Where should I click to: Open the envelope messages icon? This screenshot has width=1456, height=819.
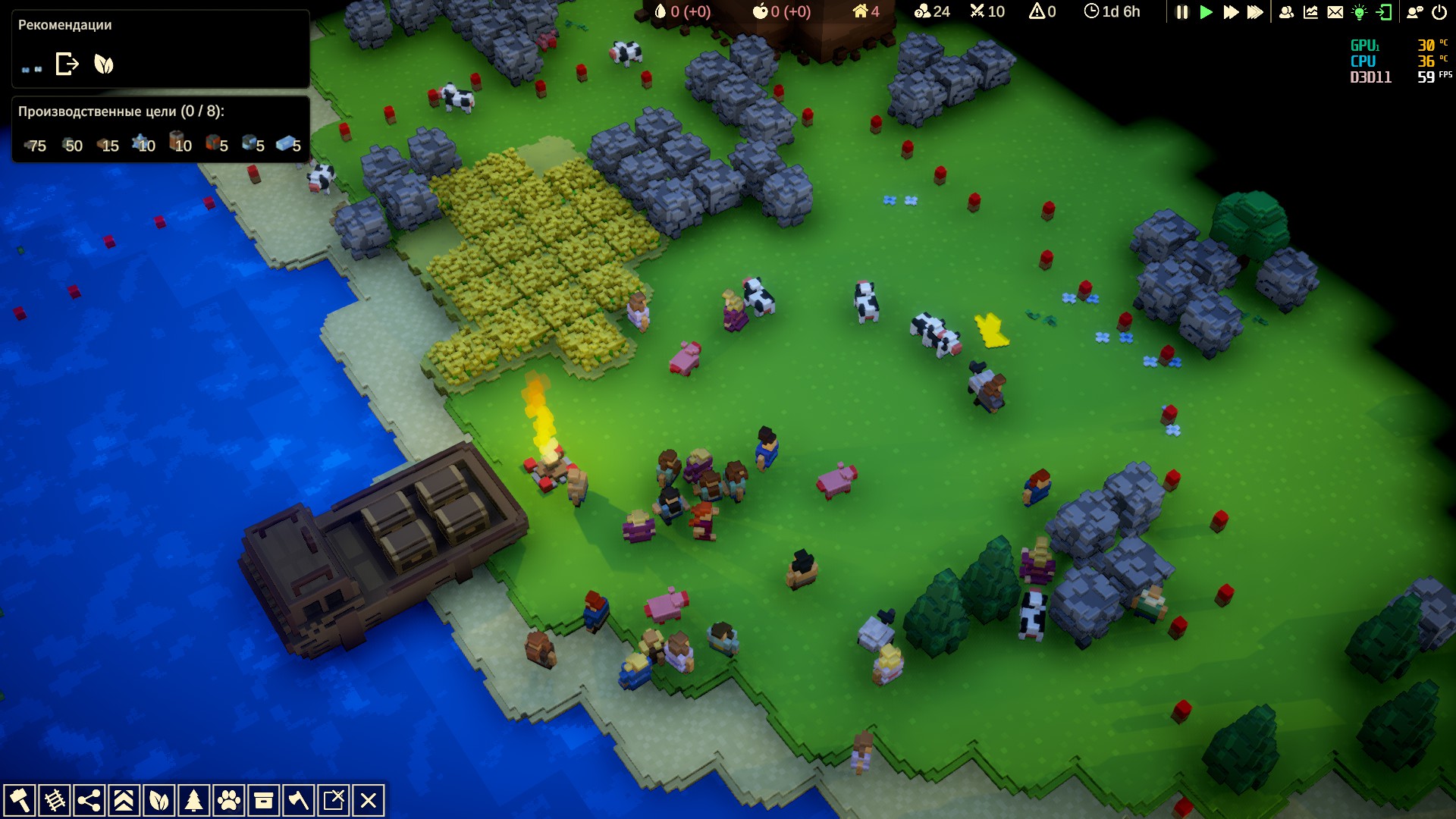click(x=1335, y=12)
